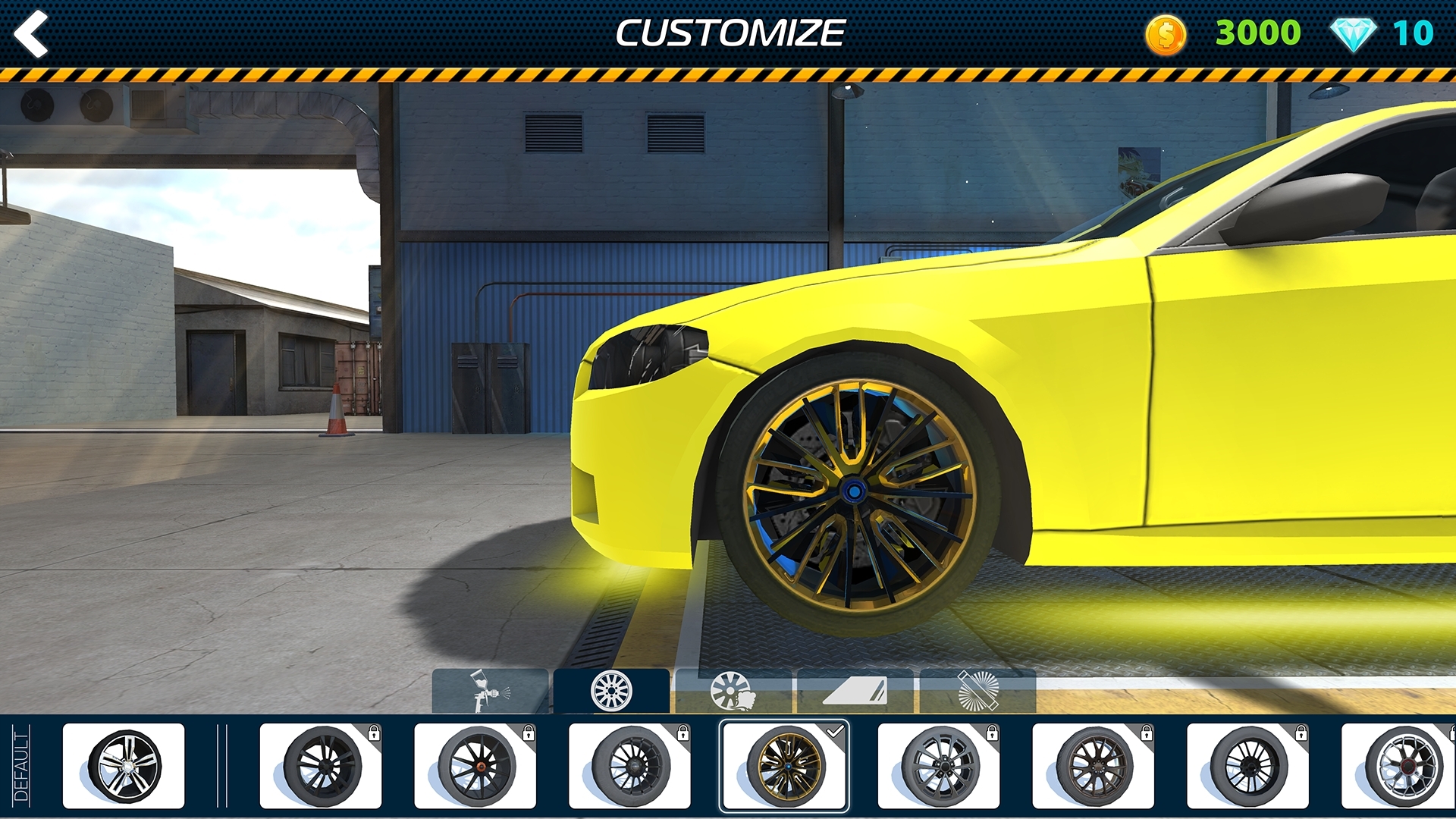Pick the locked wheel with orange center cap

(x=475, y=766)
